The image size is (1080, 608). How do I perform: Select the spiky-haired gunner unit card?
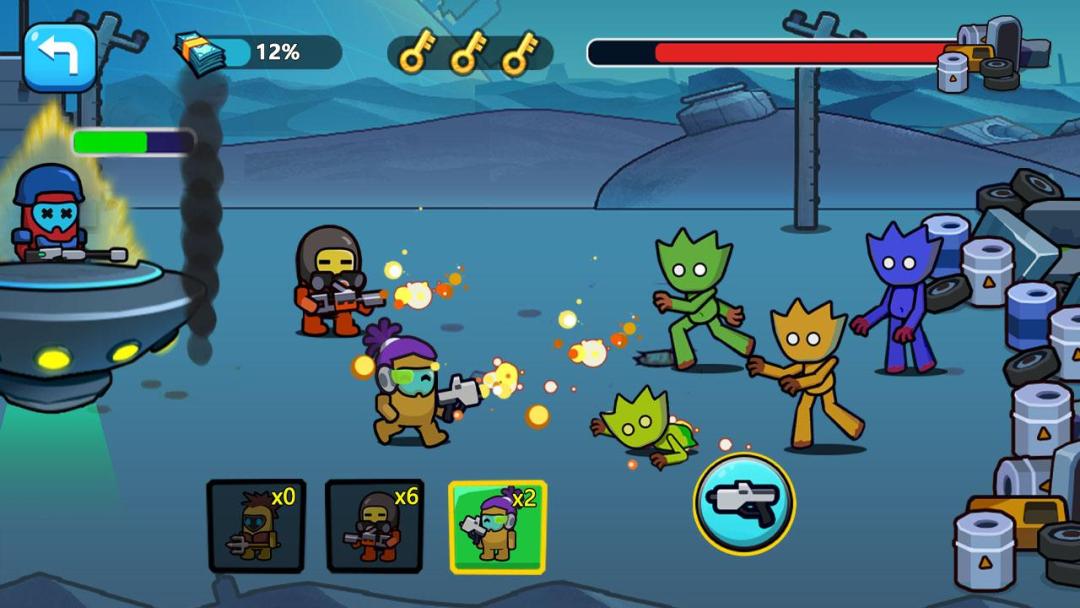coord(256,526)
